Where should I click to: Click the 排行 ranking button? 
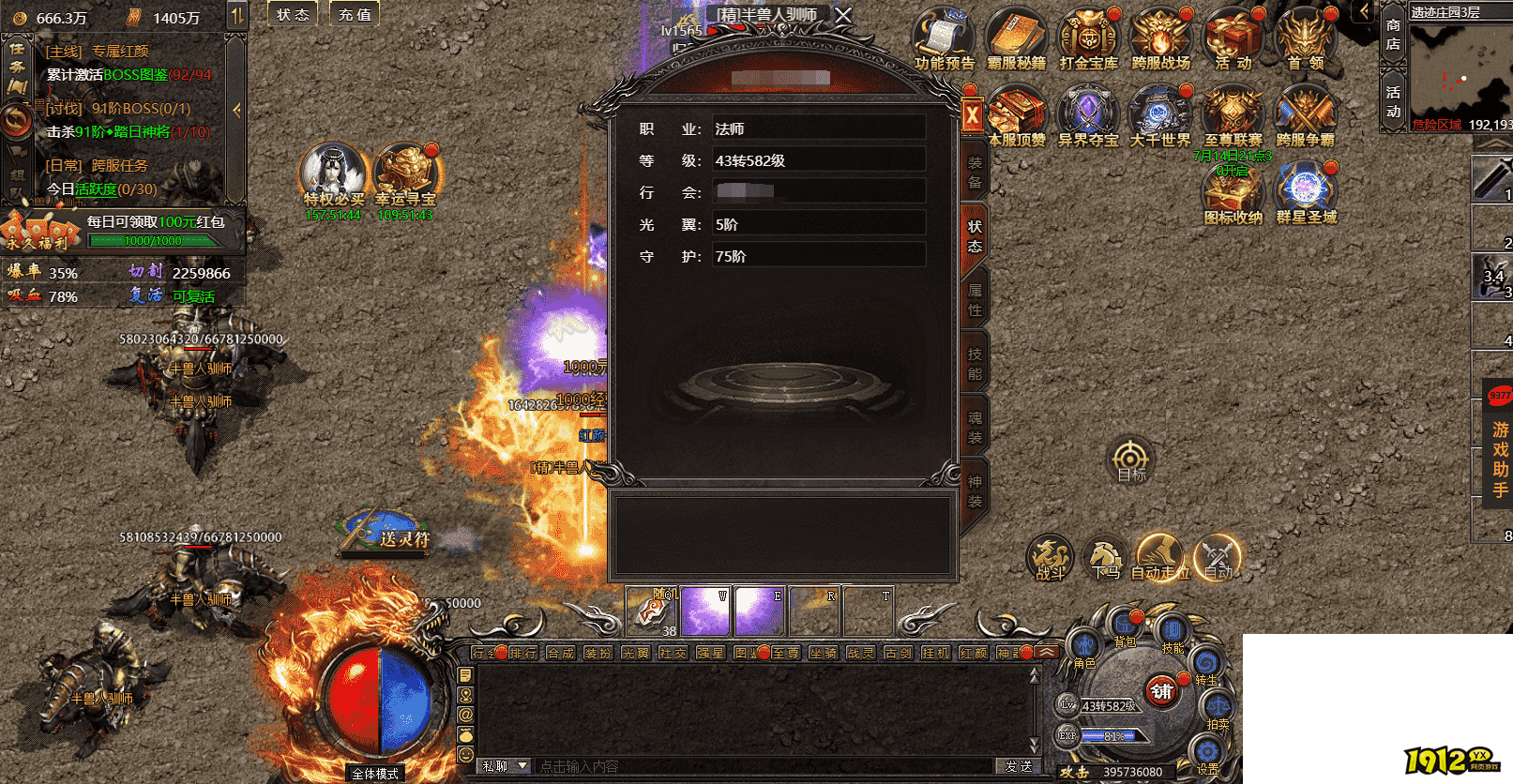tap(523, 653)
